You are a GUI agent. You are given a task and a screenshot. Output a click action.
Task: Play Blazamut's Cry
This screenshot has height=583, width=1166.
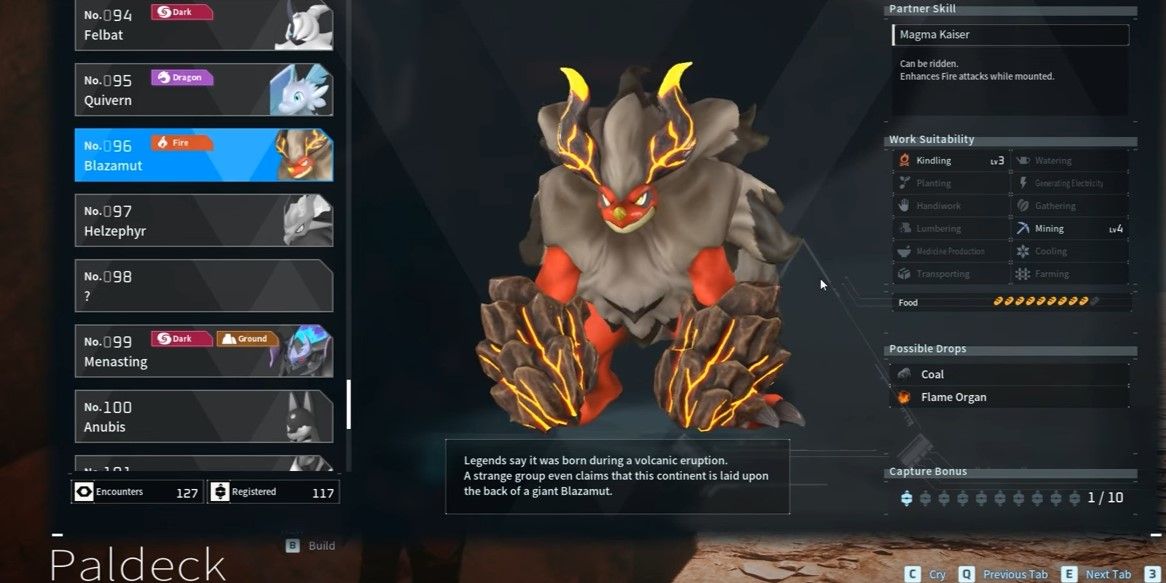(927, 574)
